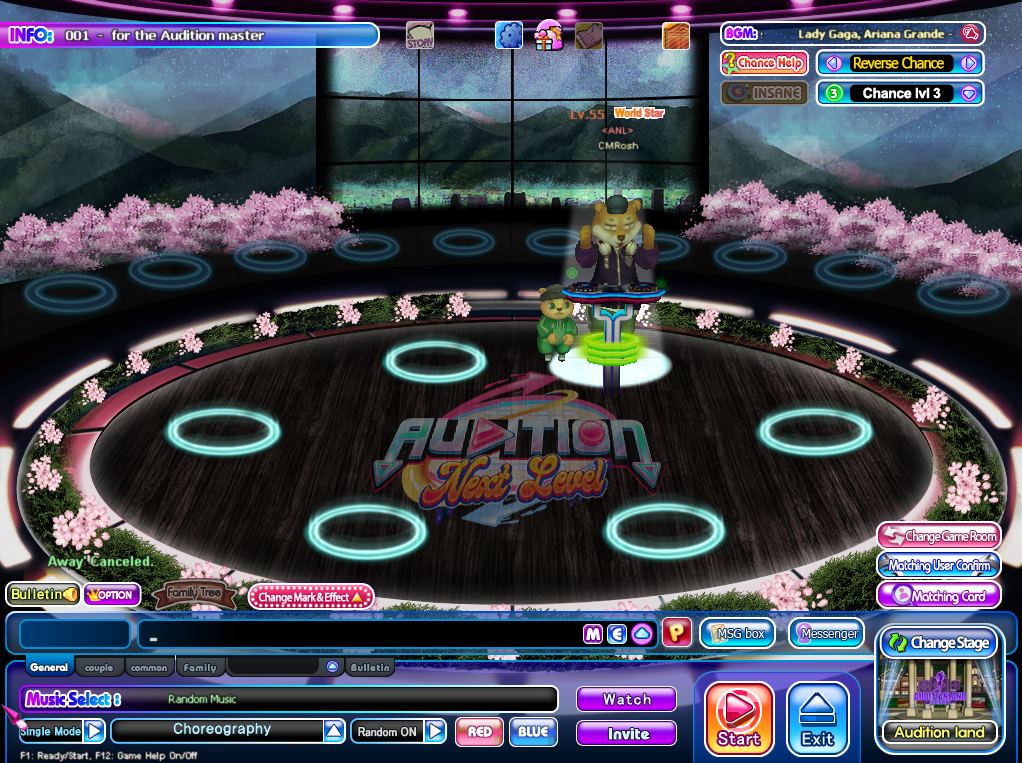Change the stage from Audition land

939,643
